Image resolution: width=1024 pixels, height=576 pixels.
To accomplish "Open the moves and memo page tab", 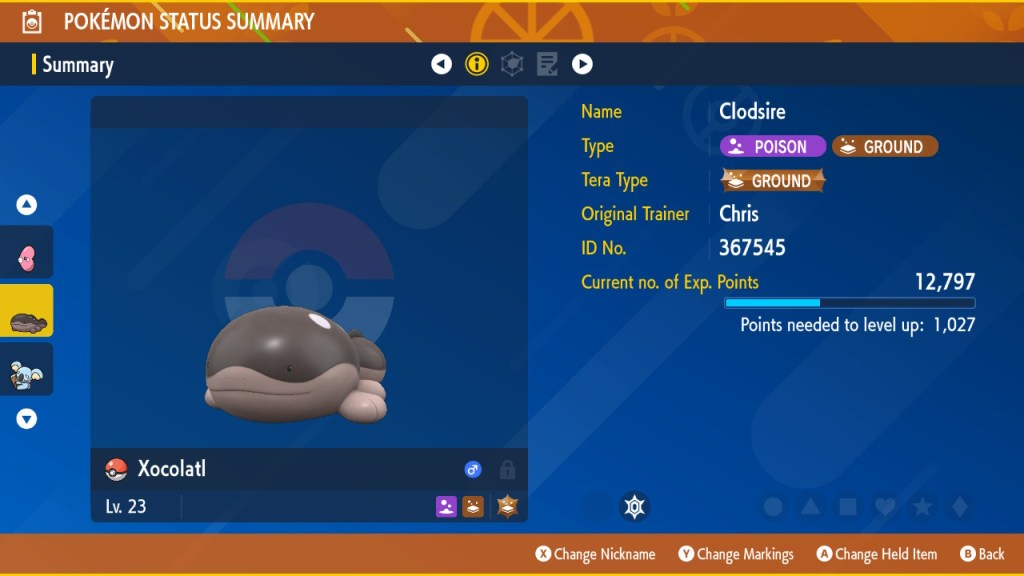I will [547, 65].
